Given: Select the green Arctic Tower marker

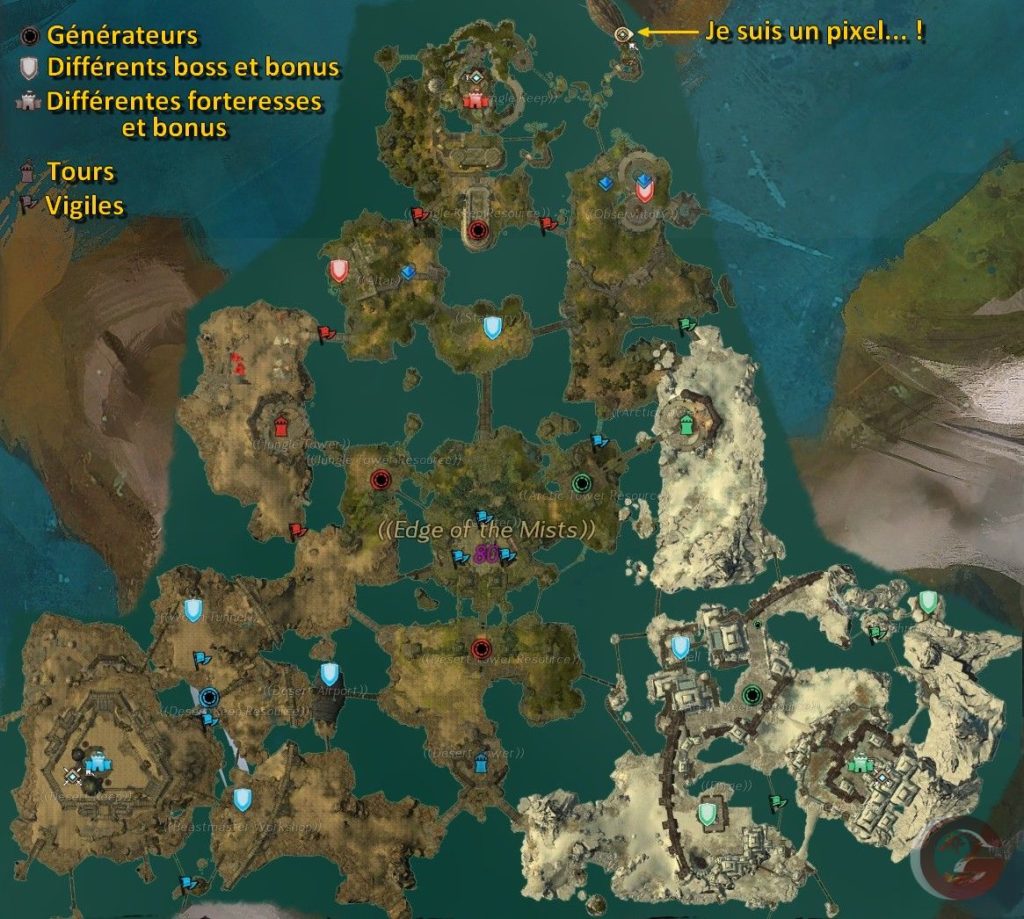Looking at the screenshot, I should pyautogui.click(x=687, y=423).
